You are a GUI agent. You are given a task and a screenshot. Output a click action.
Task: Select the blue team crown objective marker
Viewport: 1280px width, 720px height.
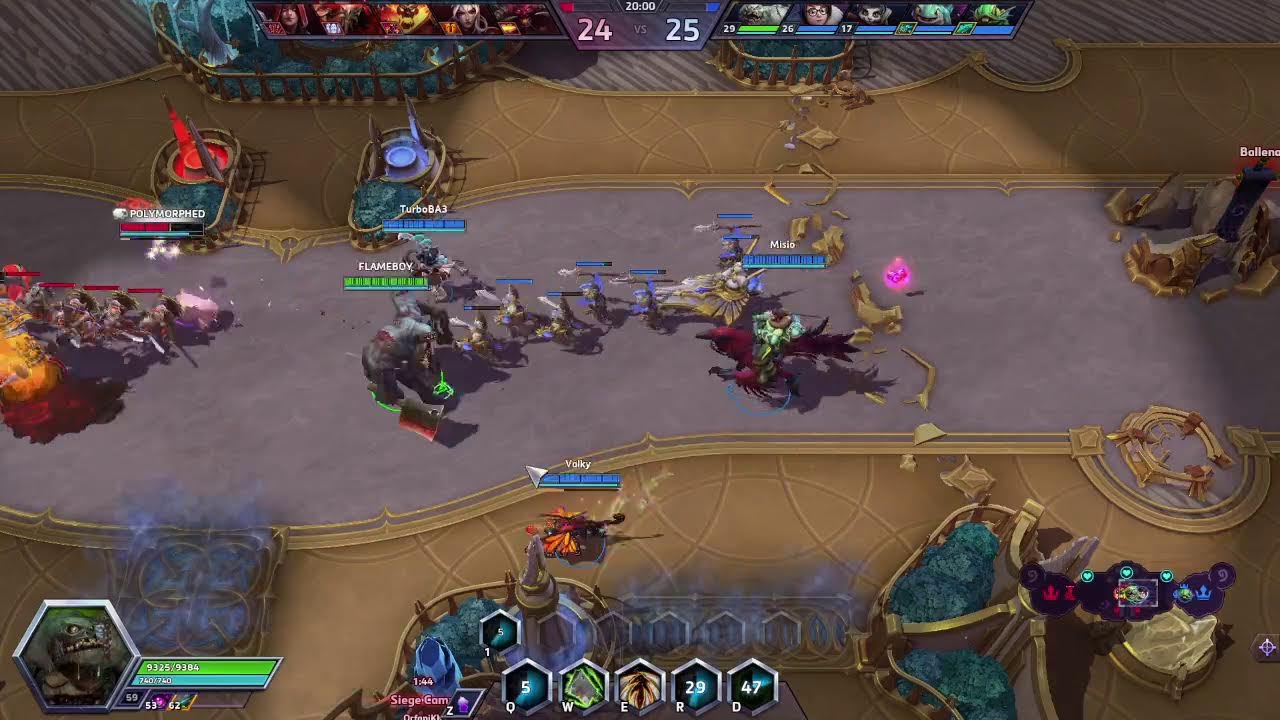1205,593
